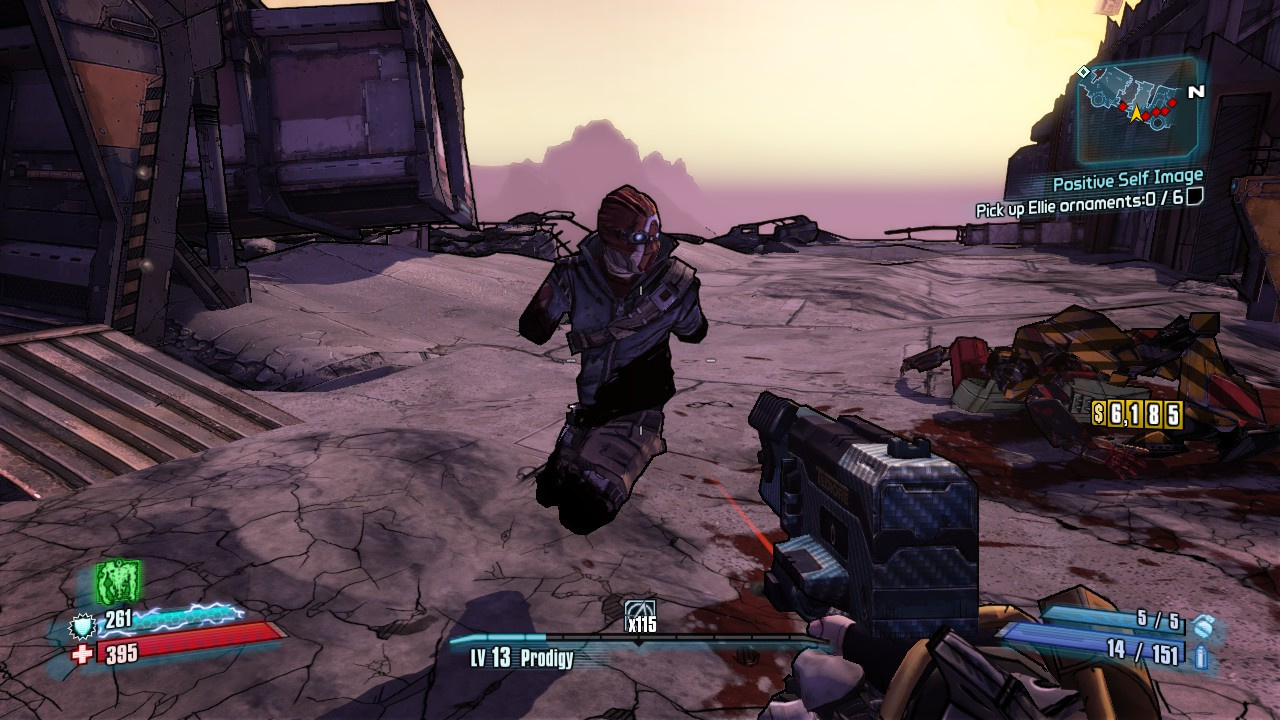
Task: Click the minimap in the corner
Action: click(x=1137, y=109)
